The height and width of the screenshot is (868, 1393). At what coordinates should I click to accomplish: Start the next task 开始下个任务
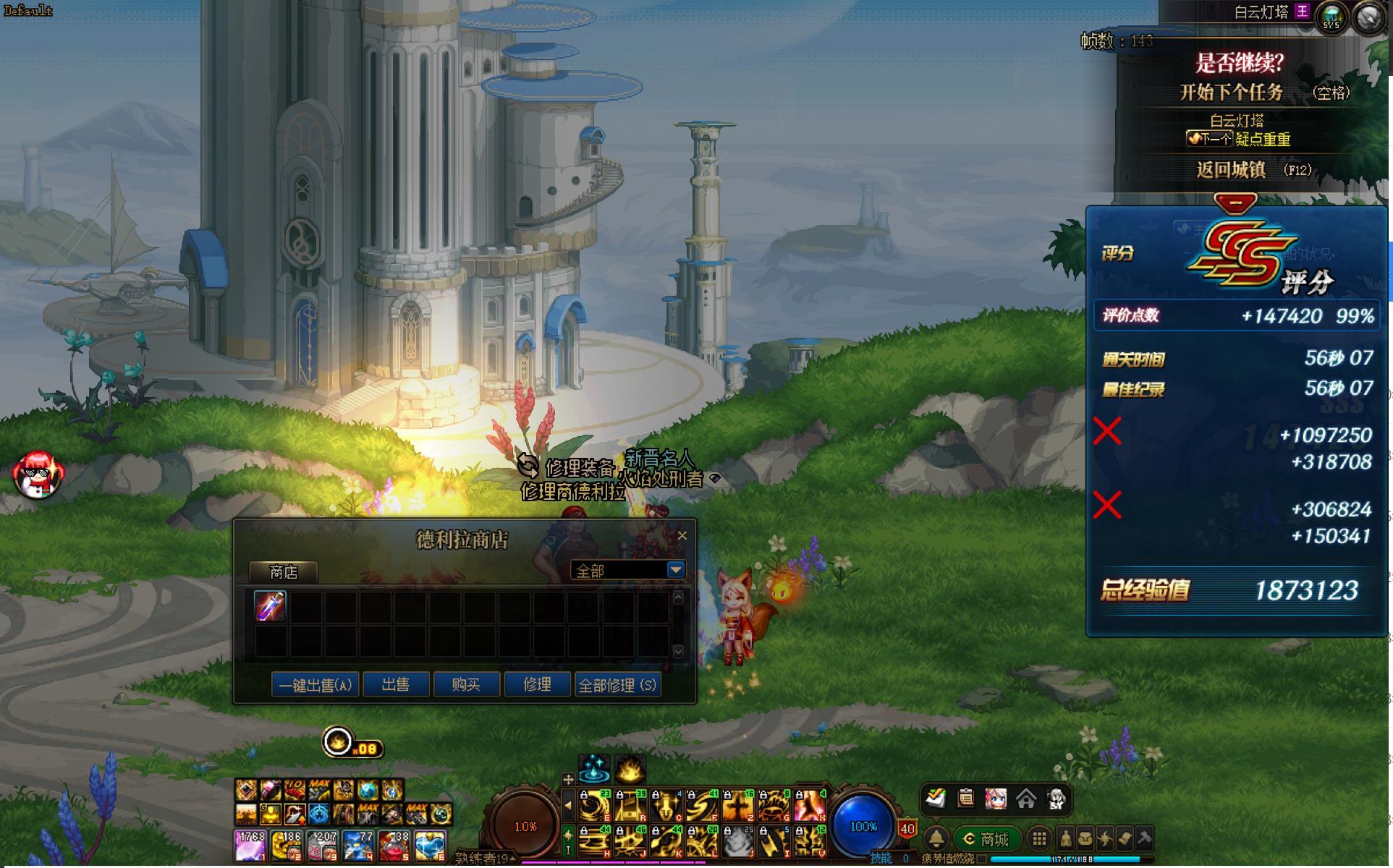1232,93
